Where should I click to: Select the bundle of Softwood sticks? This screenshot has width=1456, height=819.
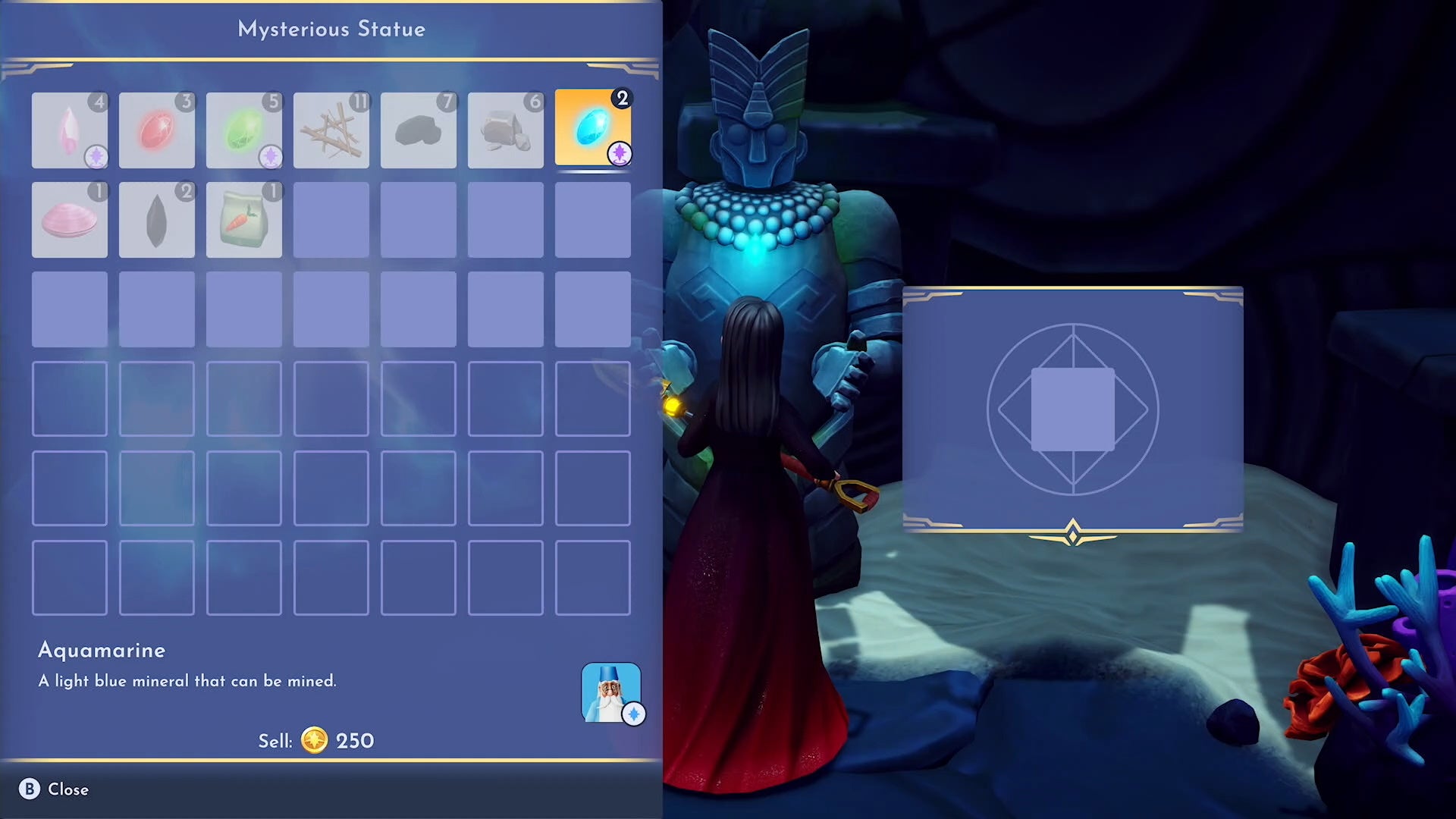(331, 129)
